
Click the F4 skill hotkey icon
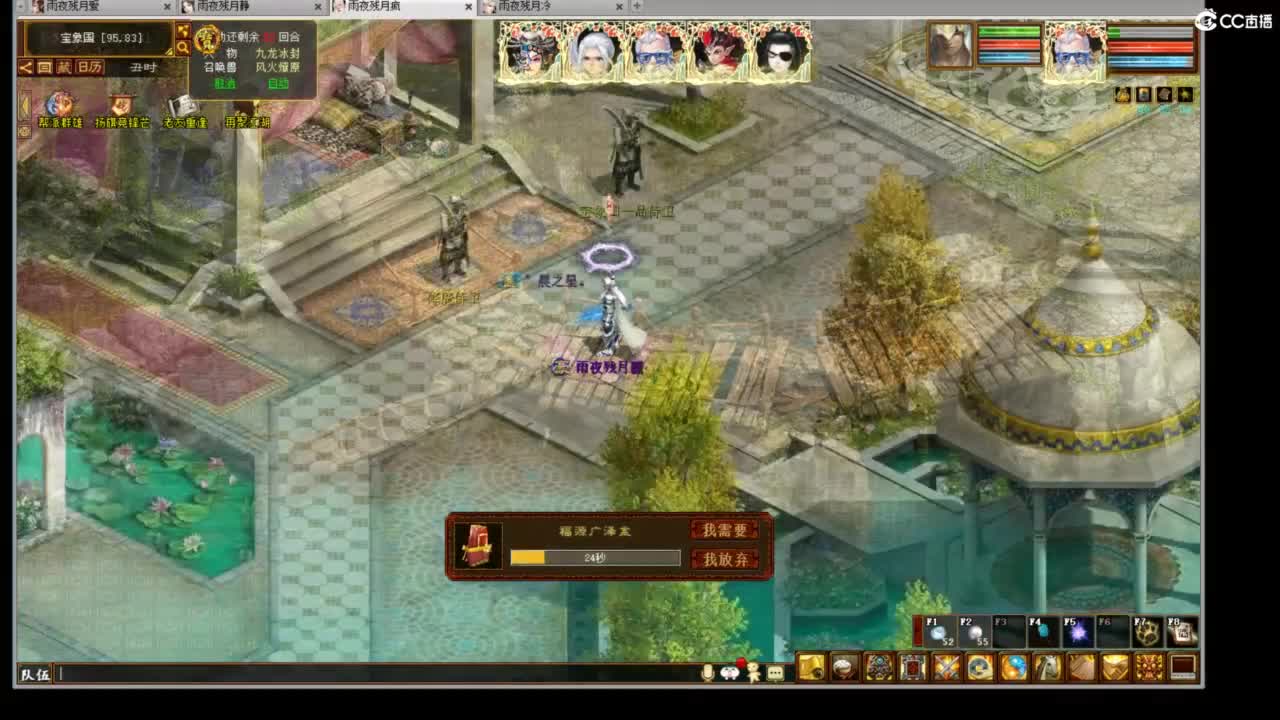(1043, 630)
